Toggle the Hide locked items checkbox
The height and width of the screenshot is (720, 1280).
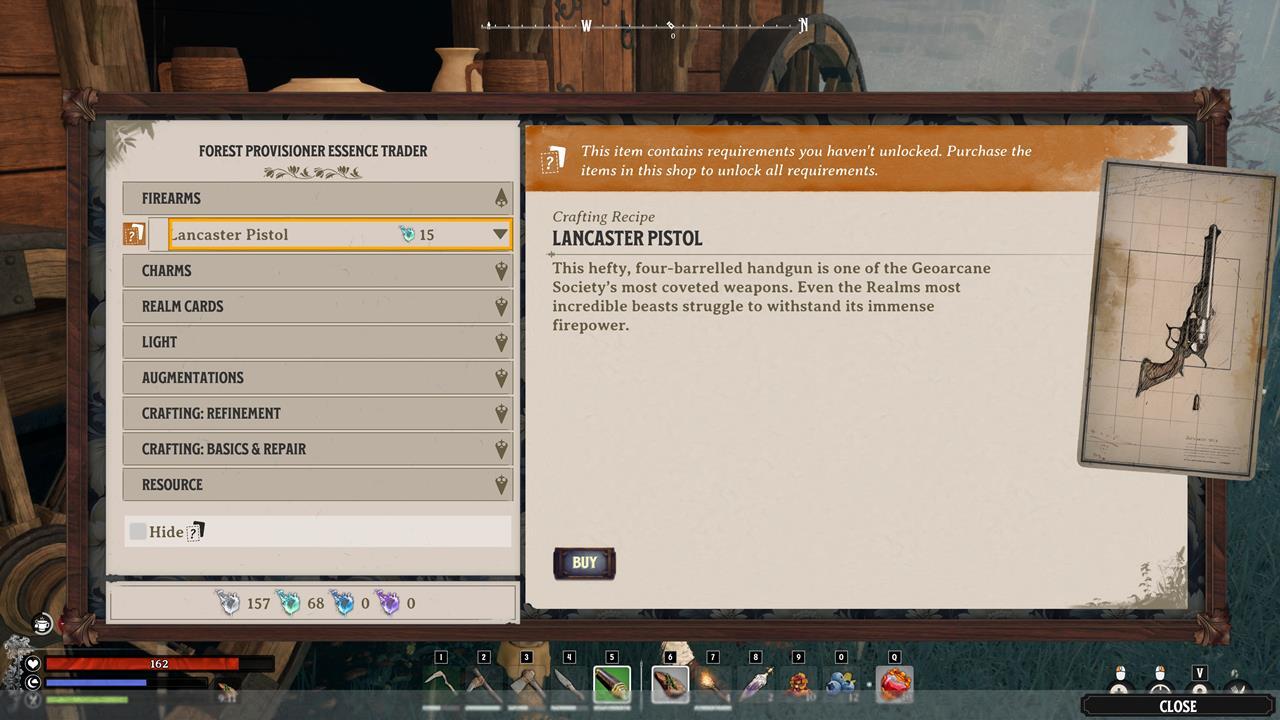click(x=138, y=531)
